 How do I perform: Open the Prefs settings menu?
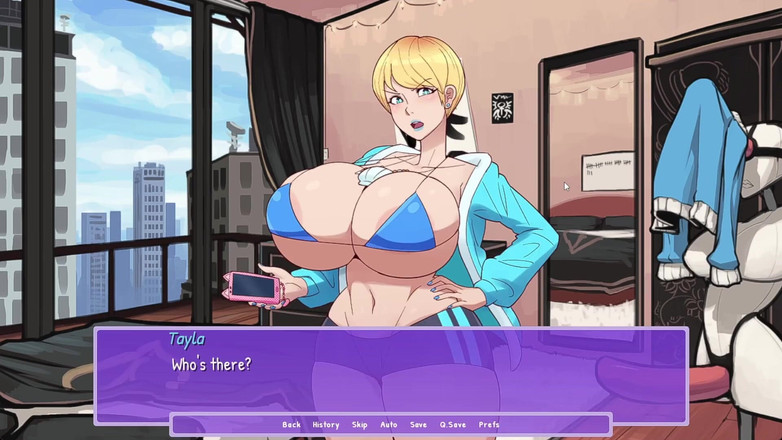pyautogui.click(x=489, y=425)
